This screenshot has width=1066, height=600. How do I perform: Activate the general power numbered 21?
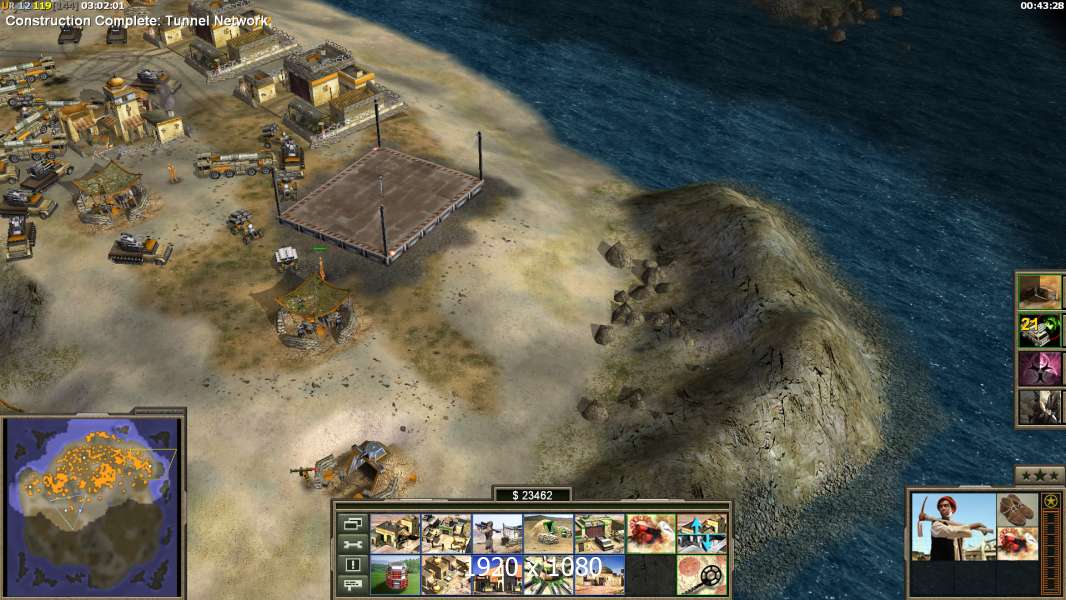[1039, 328]
